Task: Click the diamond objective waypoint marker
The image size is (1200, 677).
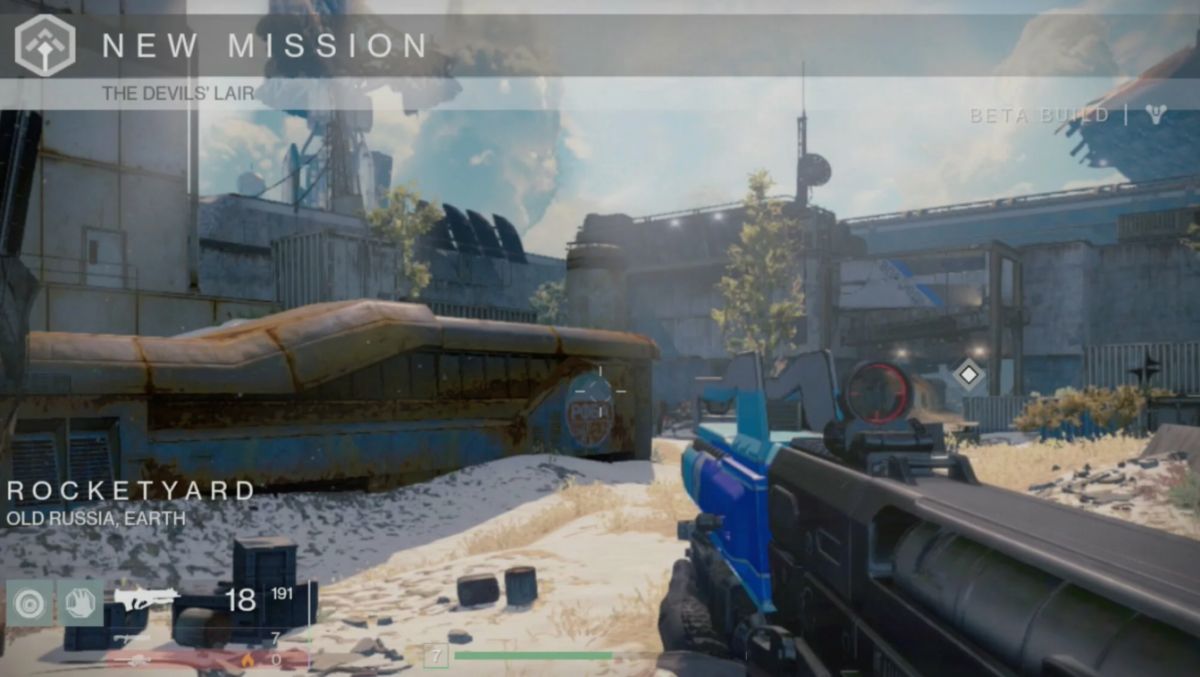Action: 968,376
